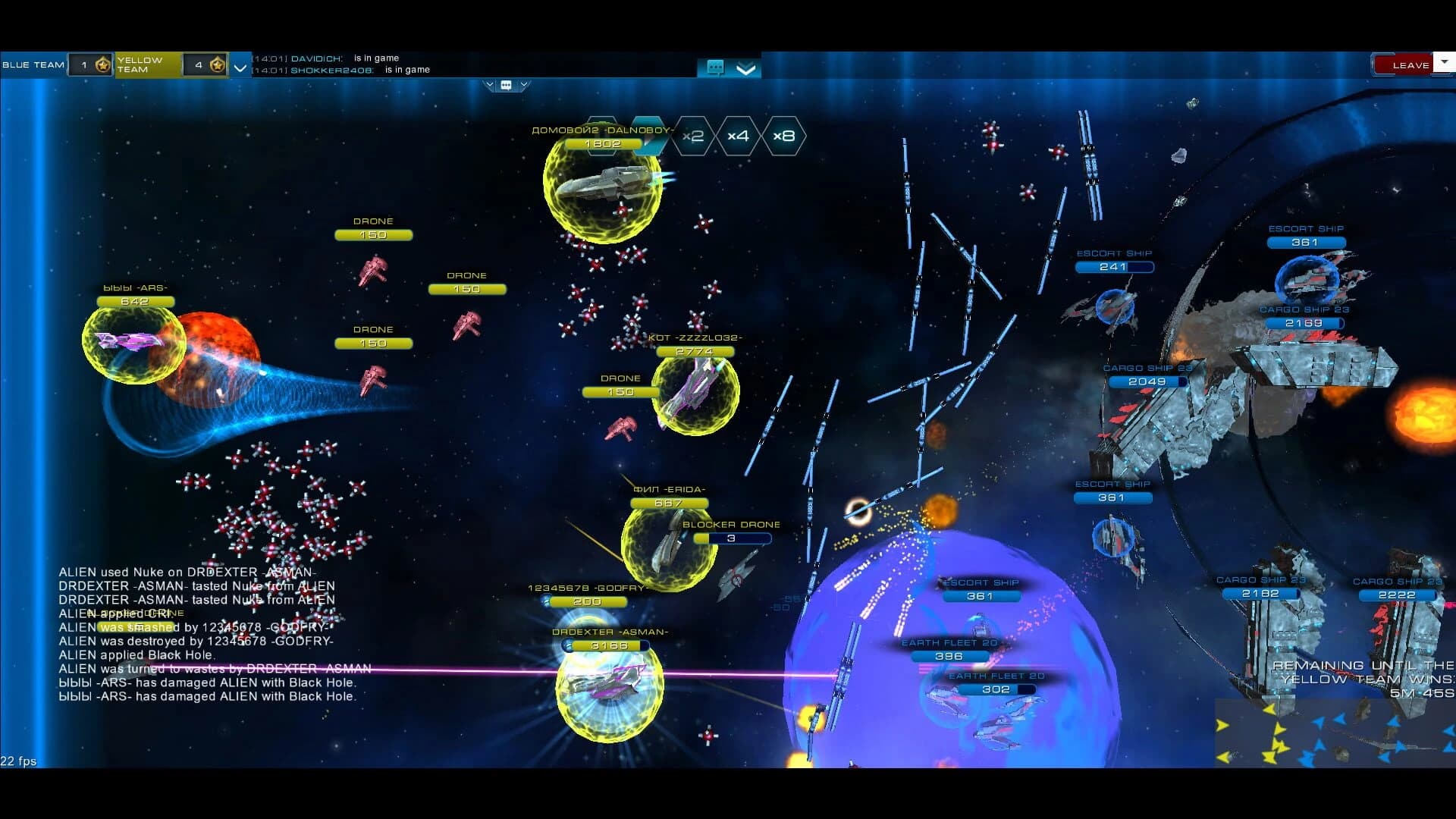This screenshot has height=819, width=1456.
Task: Click the DRDEXTER -ASMAN- health bar
Action: point(607,644)
